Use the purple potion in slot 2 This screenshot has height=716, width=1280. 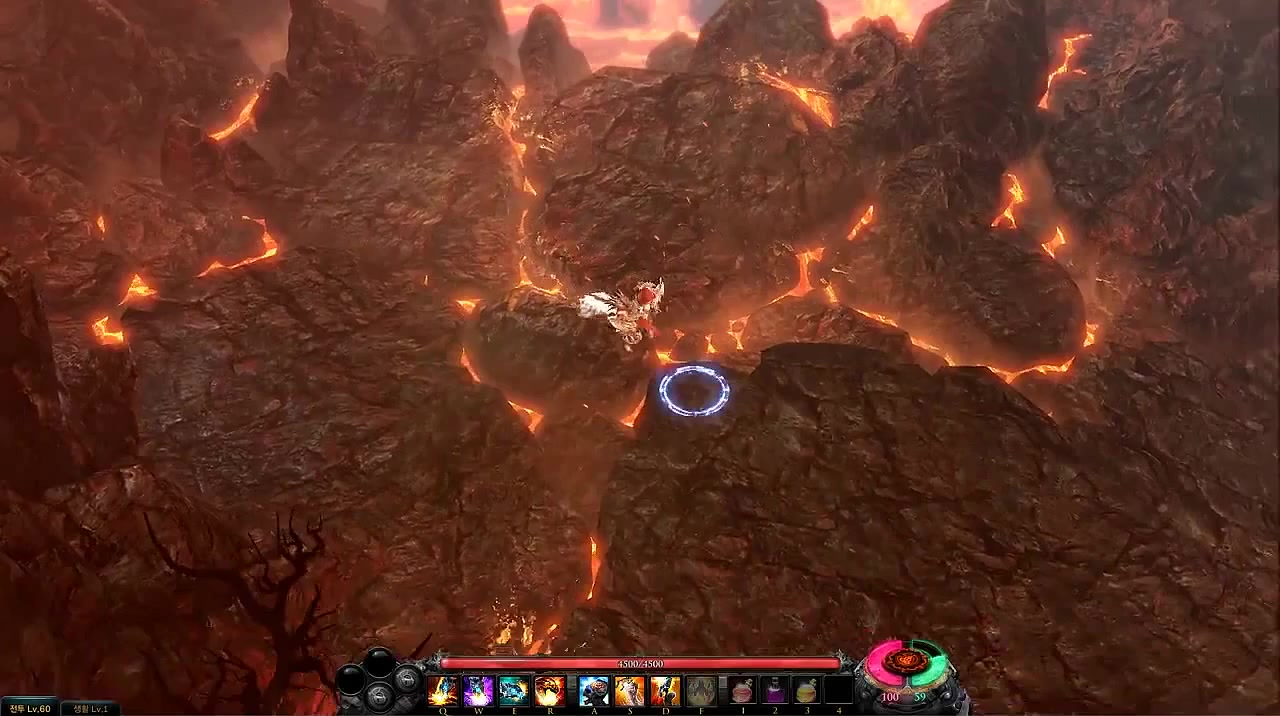[x=777, y=690]
